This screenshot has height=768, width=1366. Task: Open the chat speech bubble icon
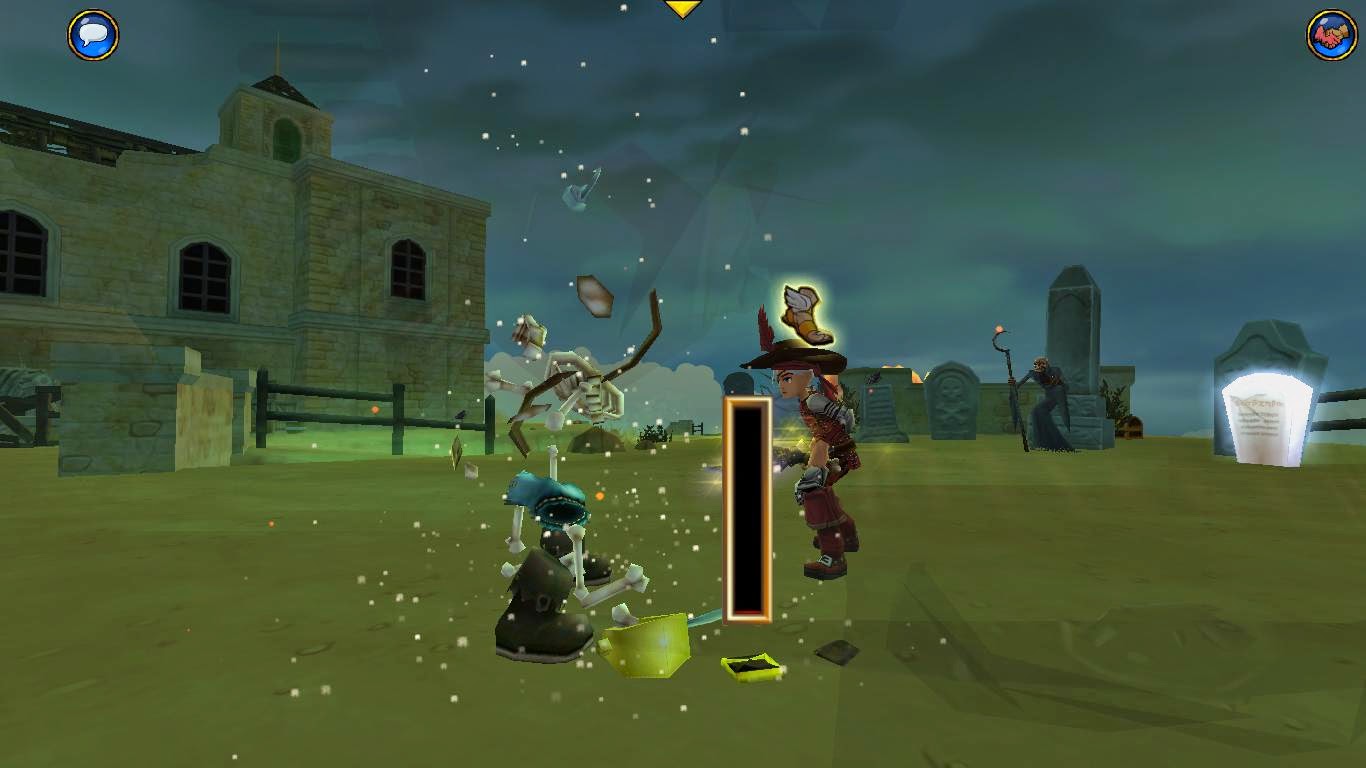click(x=93, y=36)
